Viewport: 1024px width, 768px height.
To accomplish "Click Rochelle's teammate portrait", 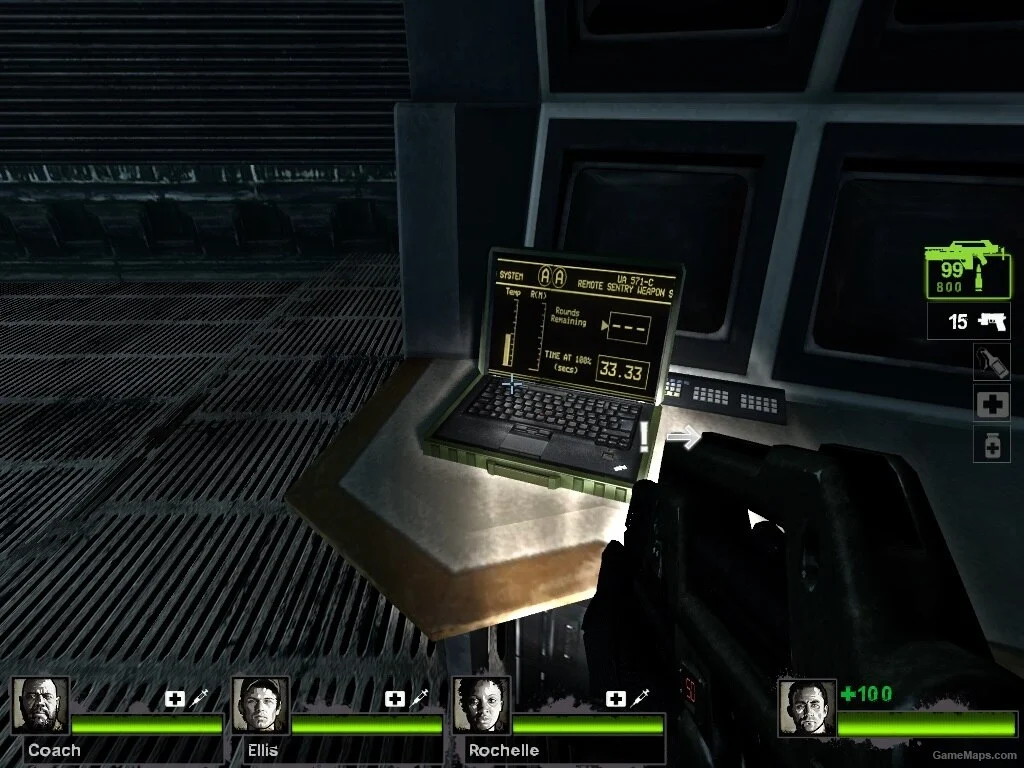I will 481,706.
